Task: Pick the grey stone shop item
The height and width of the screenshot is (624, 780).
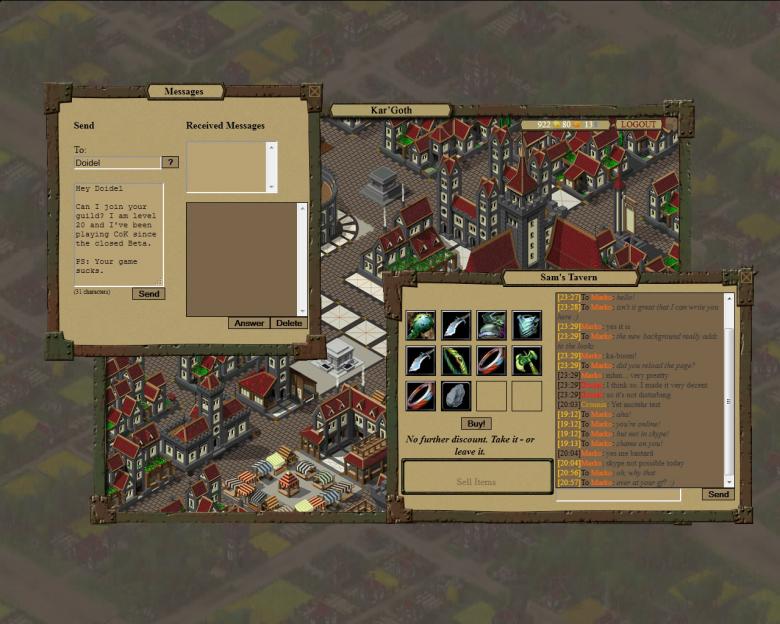Action: point(456,395)
